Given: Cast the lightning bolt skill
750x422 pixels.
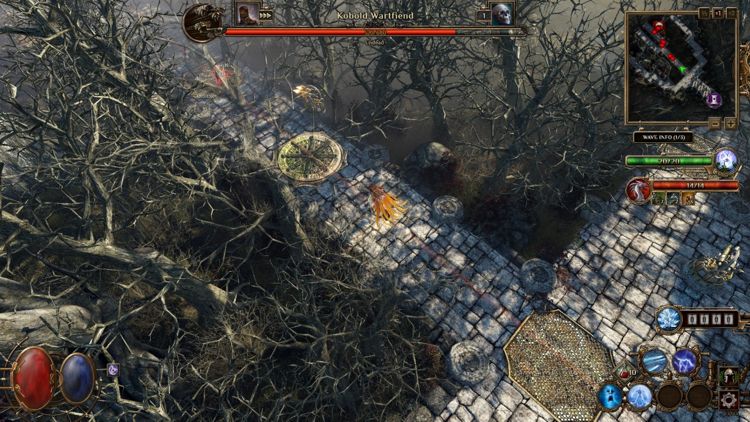Looking at the screenshot, I should pyautogui.click(x=685, y=361).
